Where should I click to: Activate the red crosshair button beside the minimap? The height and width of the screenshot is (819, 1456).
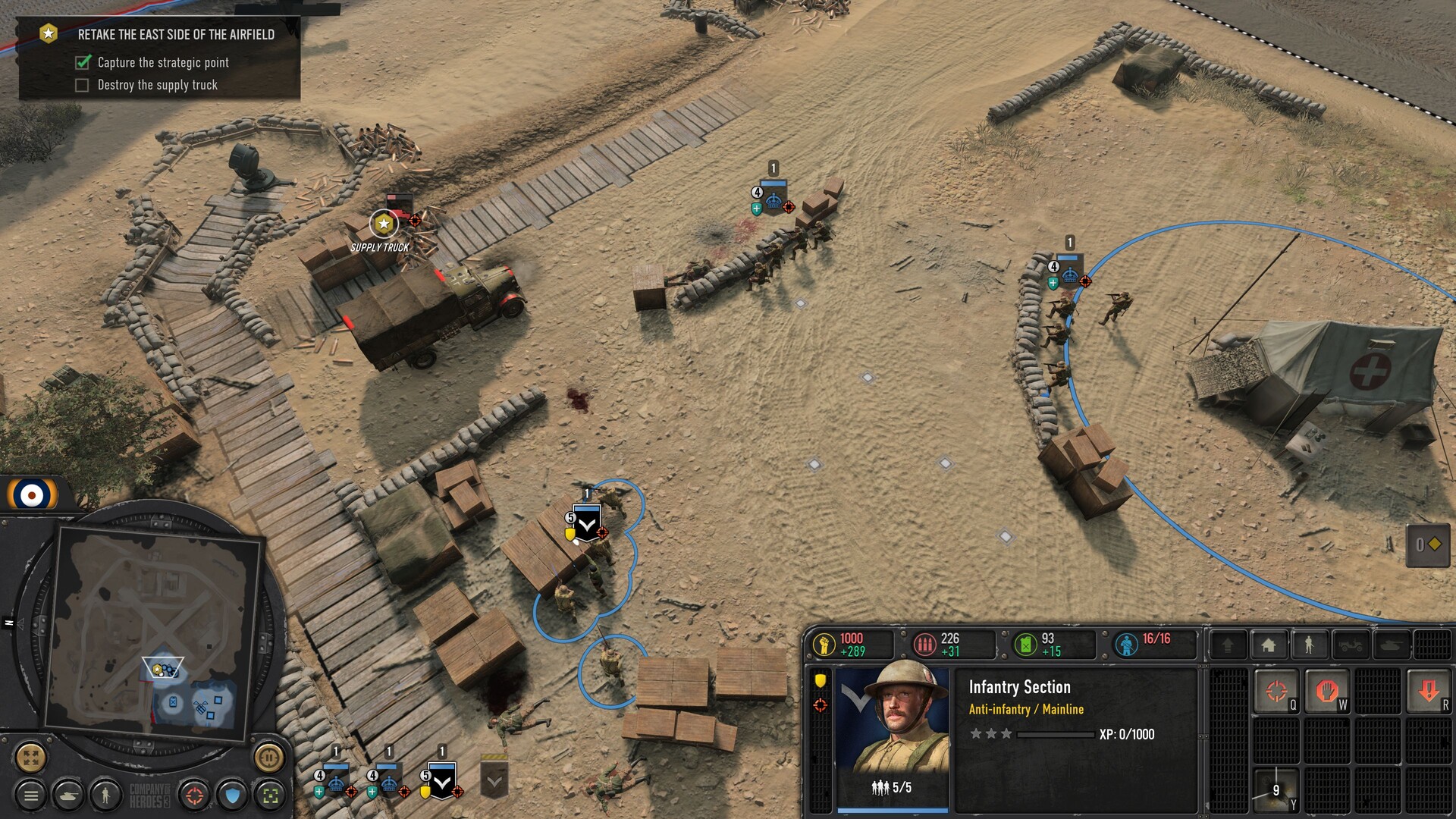[195, 795]
